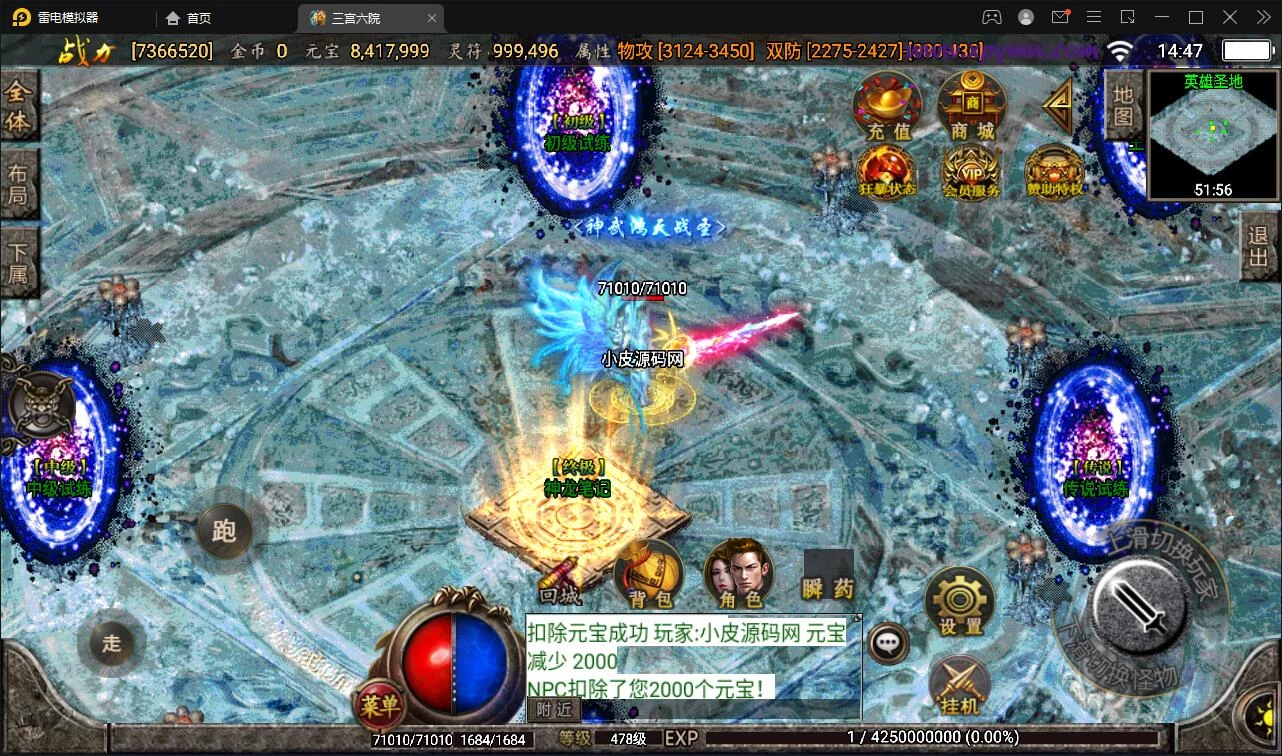Toggle the 跑 run button

coord(224,530)
